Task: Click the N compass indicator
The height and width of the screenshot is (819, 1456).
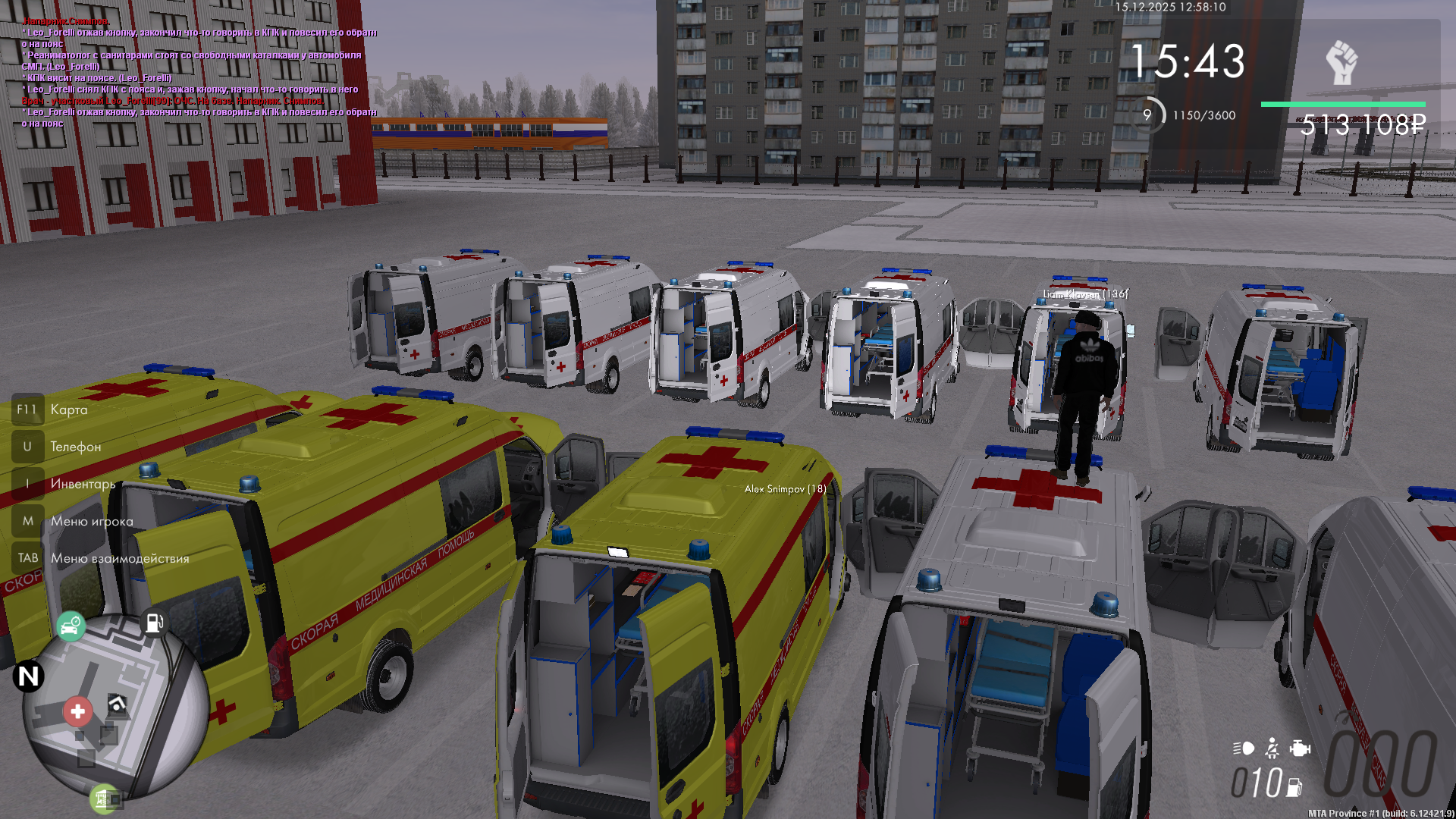Action: pos(29,676)
